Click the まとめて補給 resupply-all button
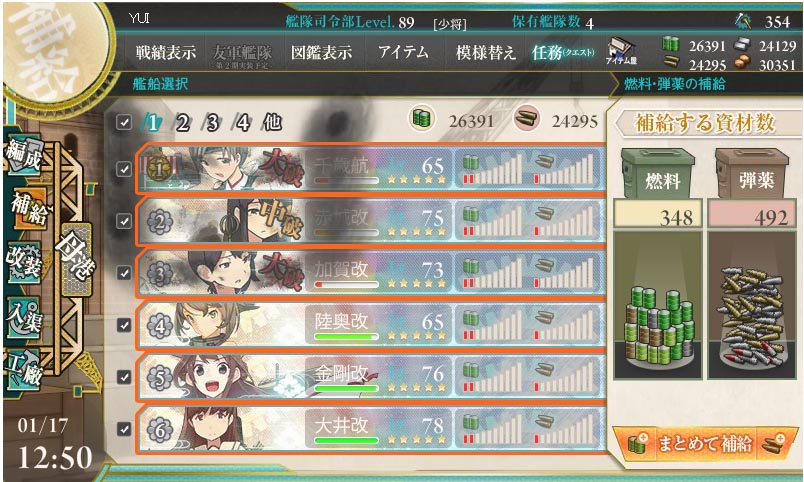Image resolution: width=804 pixels, height=482 pixels. (x=704, y=444)
